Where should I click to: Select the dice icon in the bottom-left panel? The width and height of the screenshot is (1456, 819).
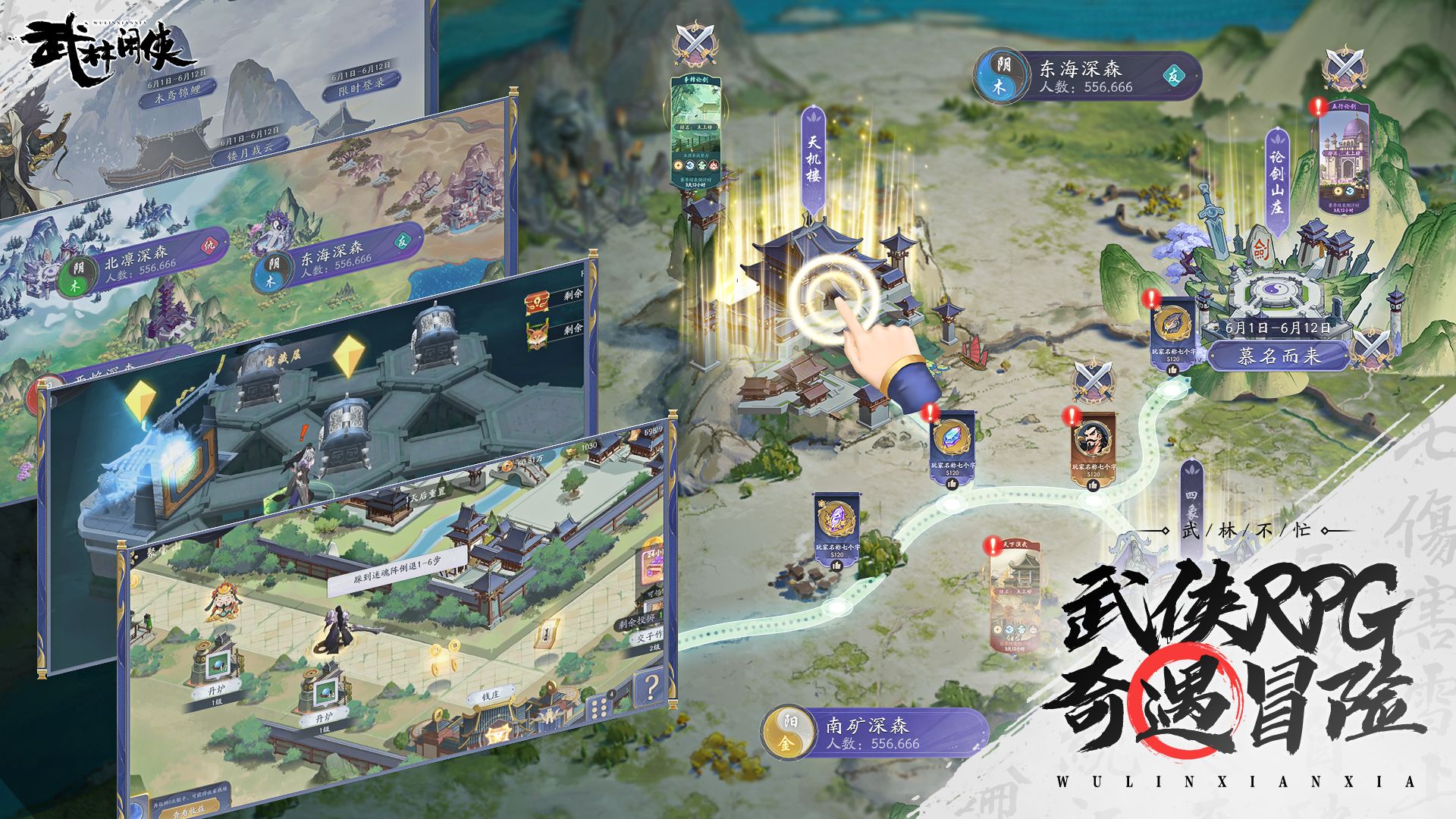point(600,707)
